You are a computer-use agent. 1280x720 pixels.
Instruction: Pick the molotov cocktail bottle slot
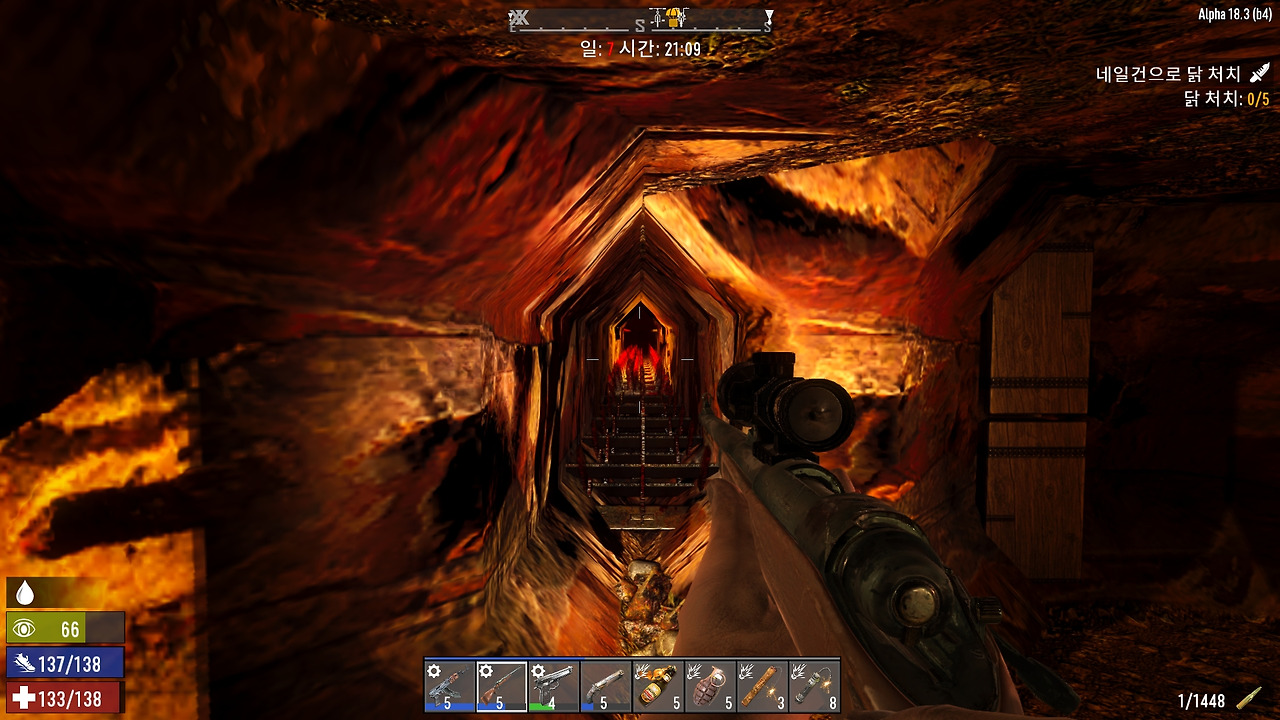[x=657, y=686]
